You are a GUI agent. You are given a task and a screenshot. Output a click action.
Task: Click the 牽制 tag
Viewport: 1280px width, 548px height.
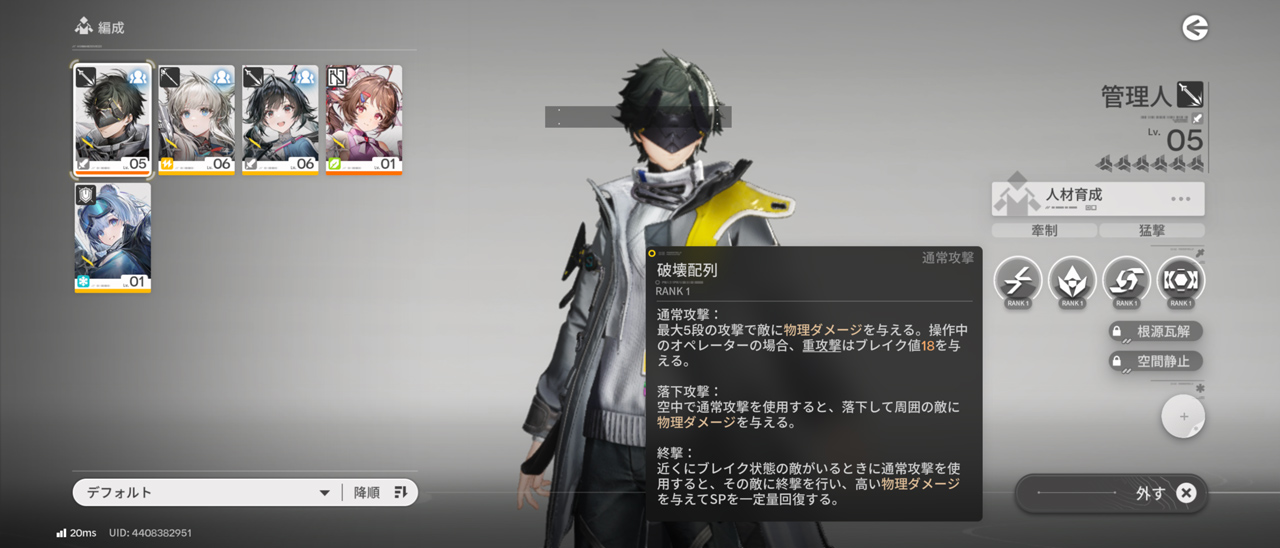[1043, 231]
